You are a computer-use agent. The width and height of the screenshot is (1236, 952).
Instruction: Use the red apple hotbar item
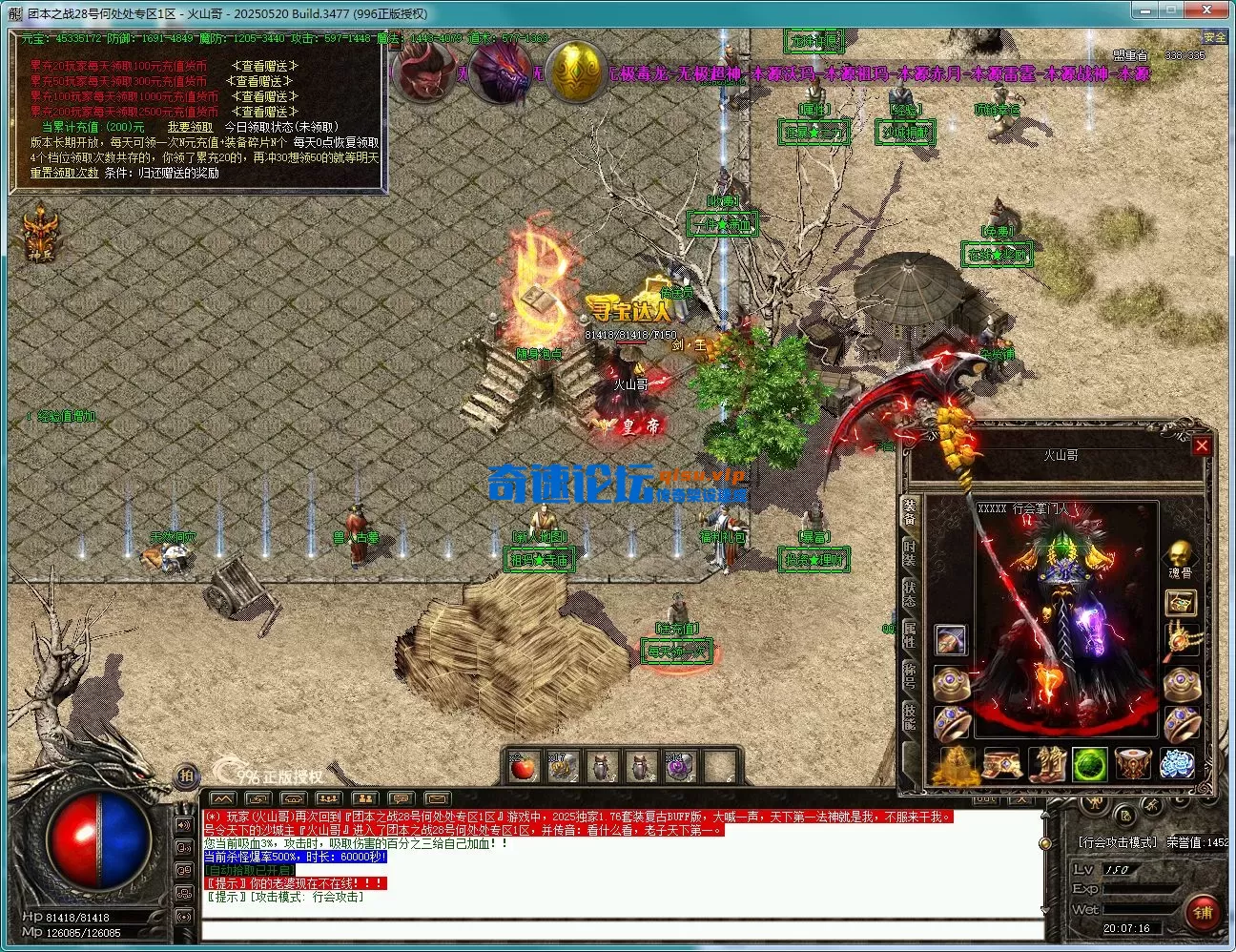523,766
